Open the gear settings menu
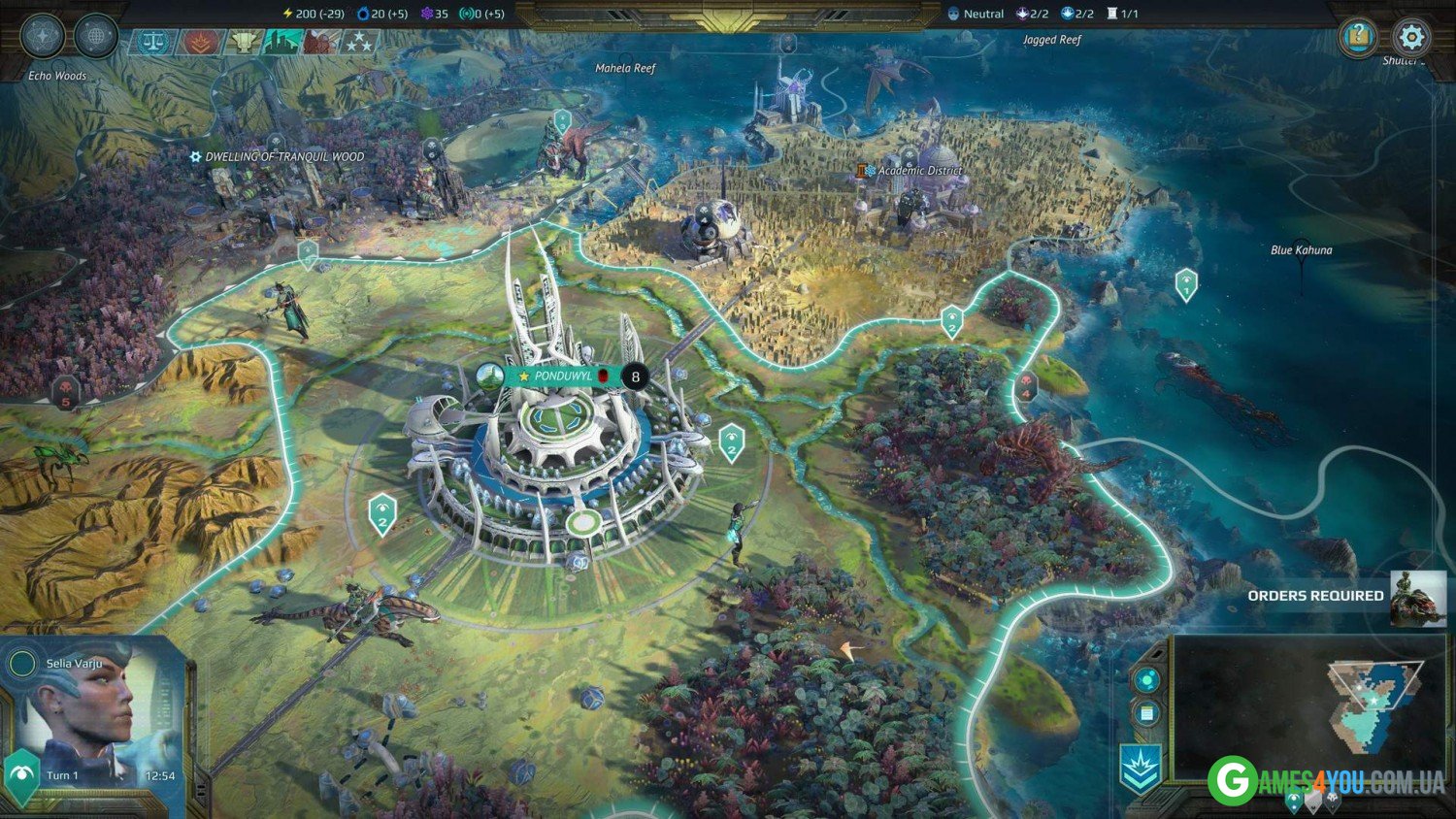Image resolution: width=1456 pixels, height=819 pixels. coord(1410,38)
